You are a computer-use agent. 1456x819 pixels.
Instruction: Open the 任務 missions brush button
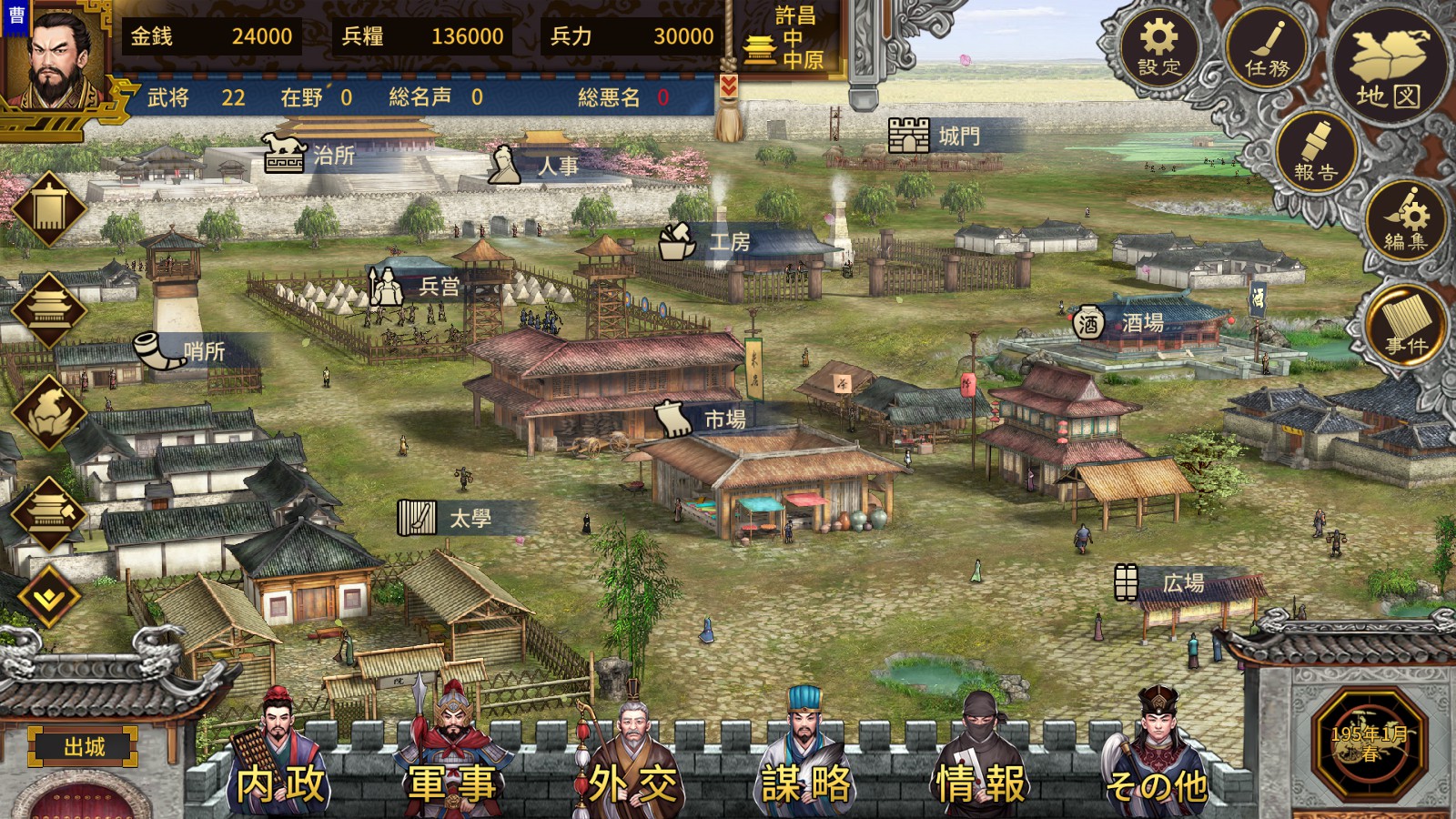pos(1267,48)
